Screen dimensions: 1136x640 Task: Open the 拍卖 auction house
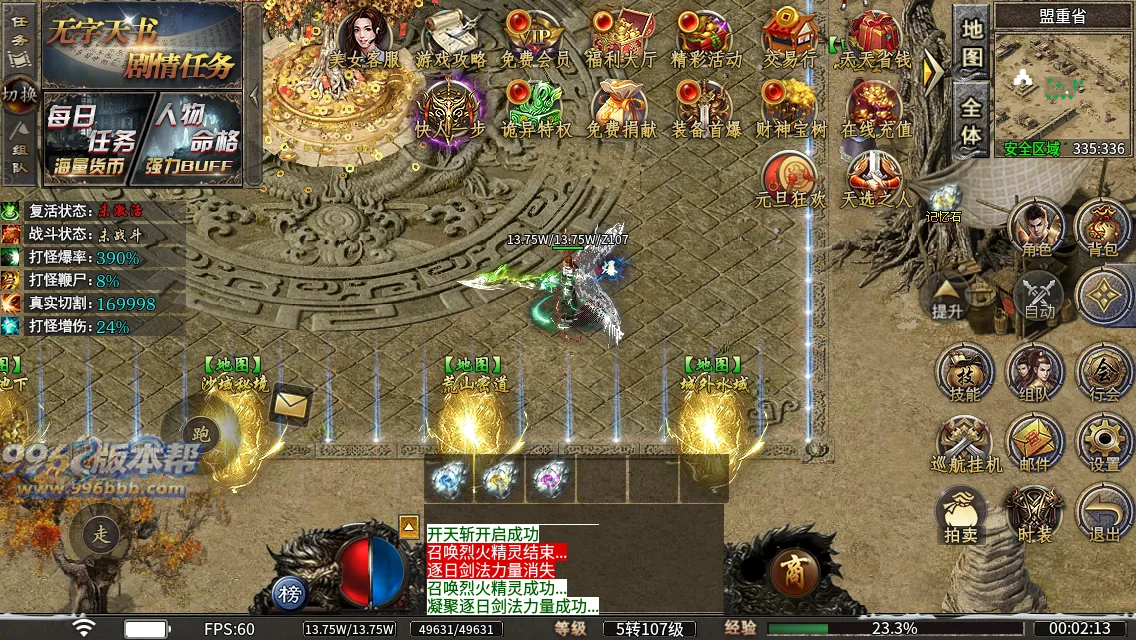coord(963,514)
